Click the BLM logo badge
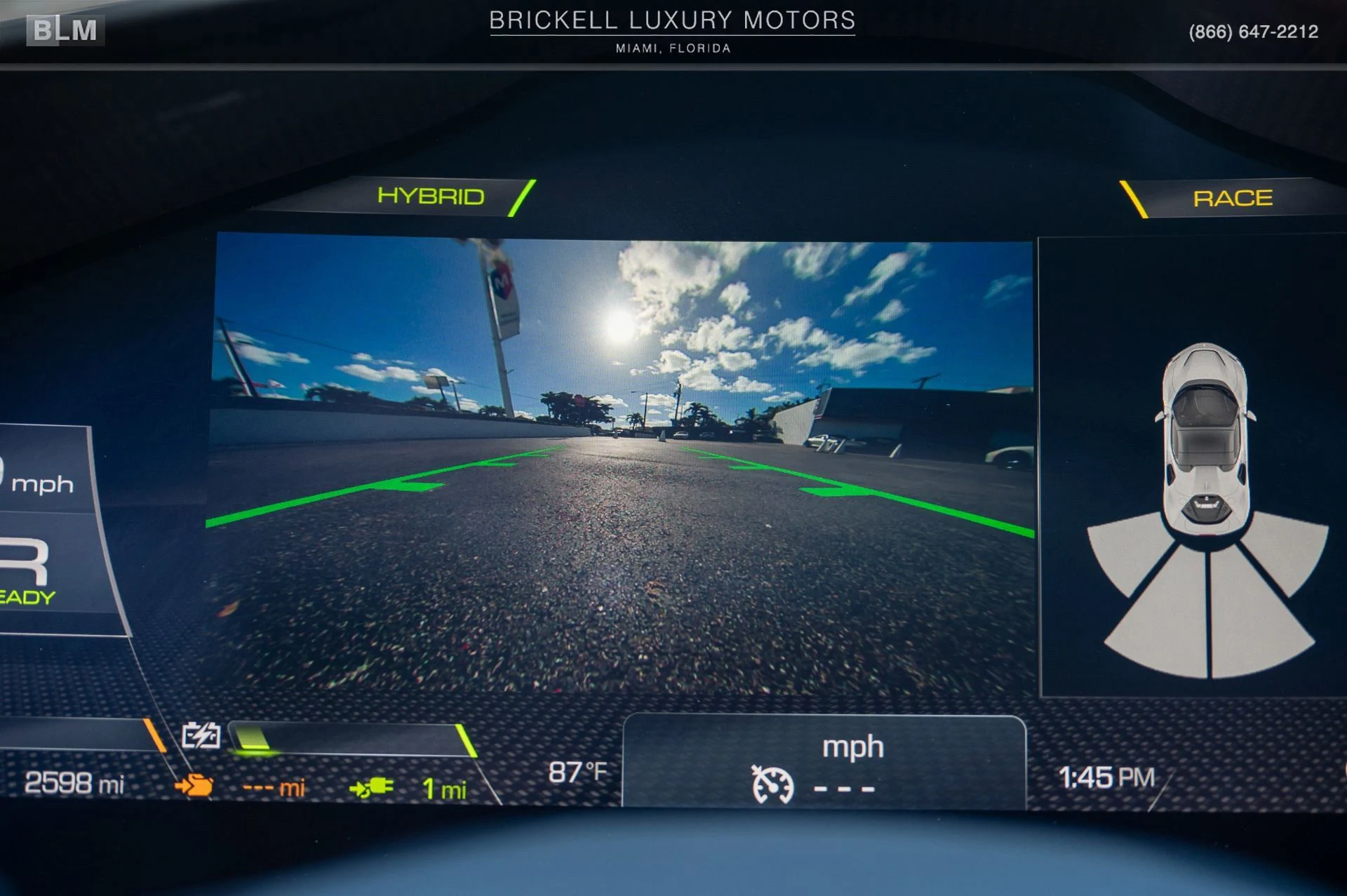The height and width of the screenshot is (896, 1347). point(65,30)
